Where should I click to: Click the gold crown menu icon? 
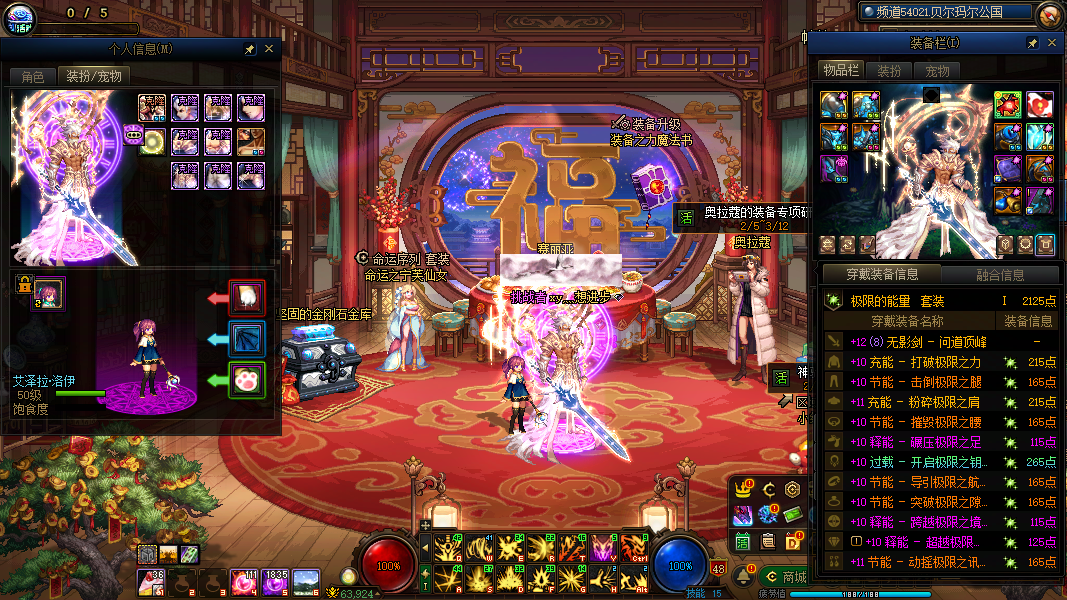743,489
